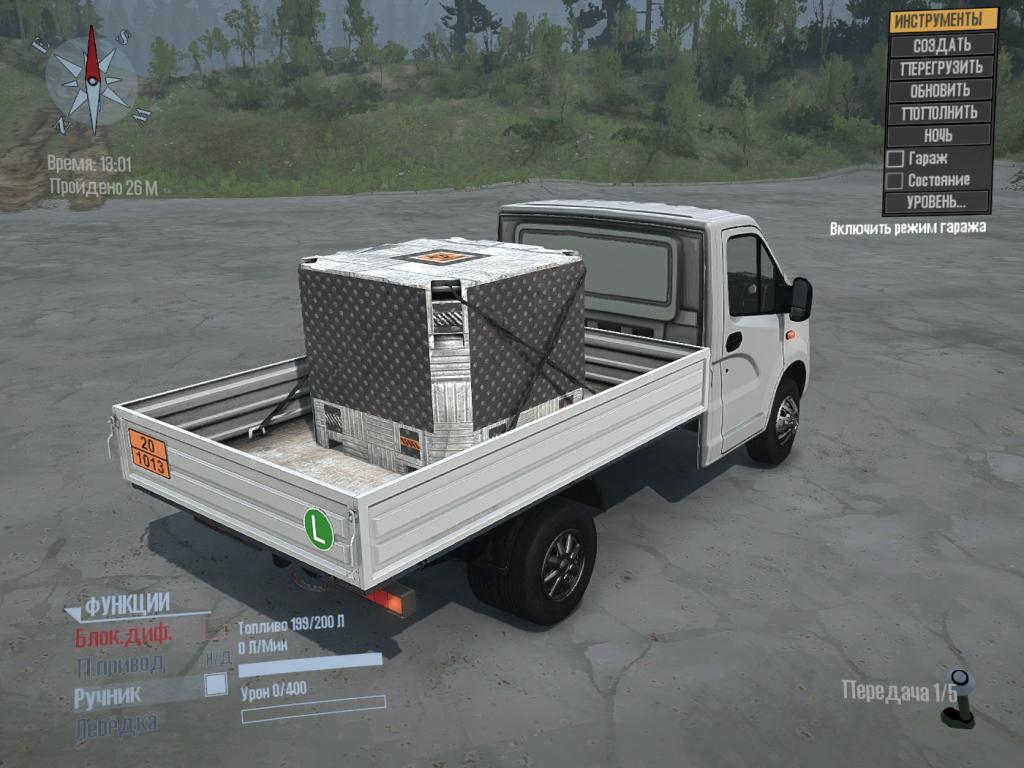Click ПОПОЛНИТЬ to refuel

pos(939,112)
